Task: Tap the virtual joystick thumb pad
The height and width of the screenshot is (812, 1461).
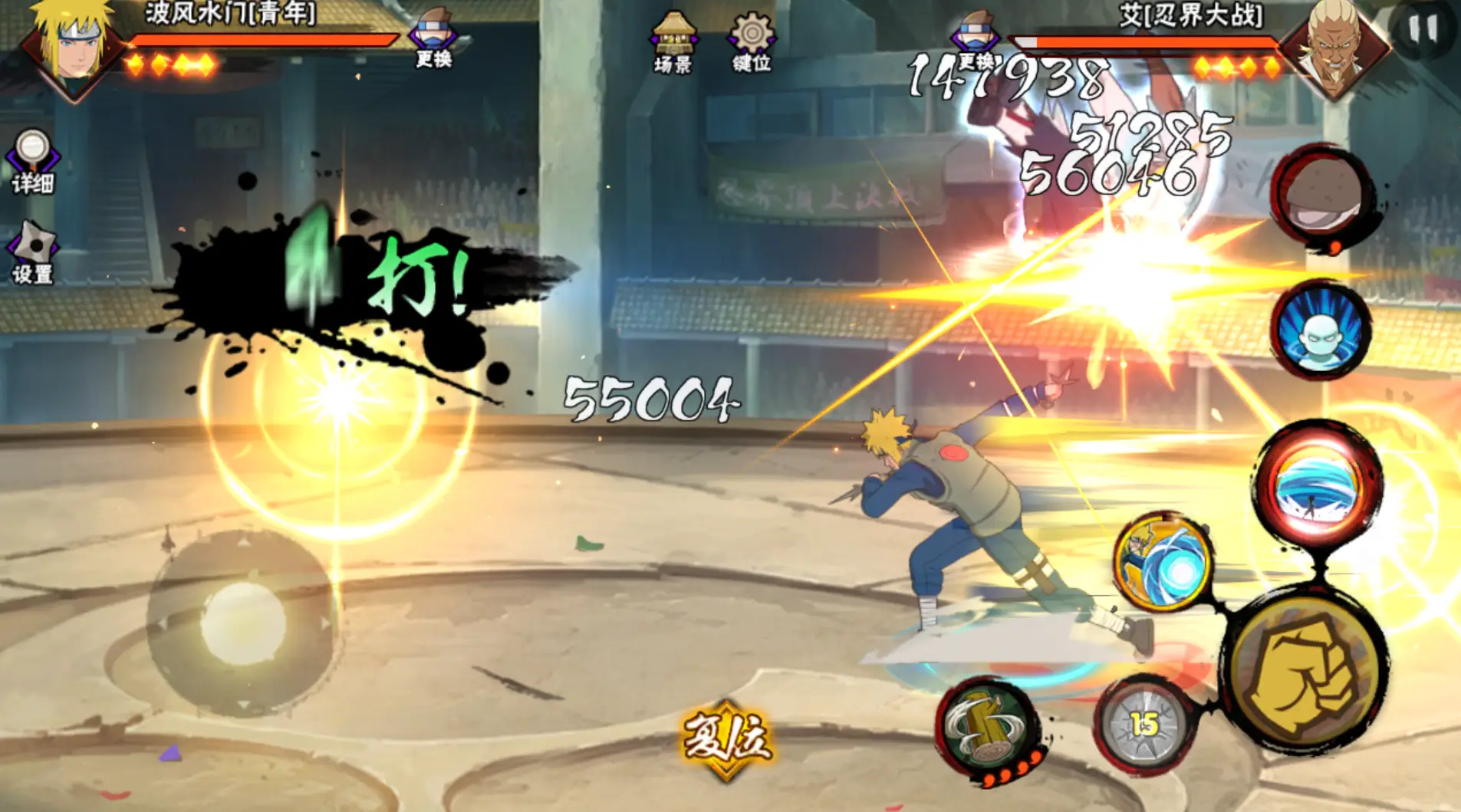Action: tap(243, 623)
